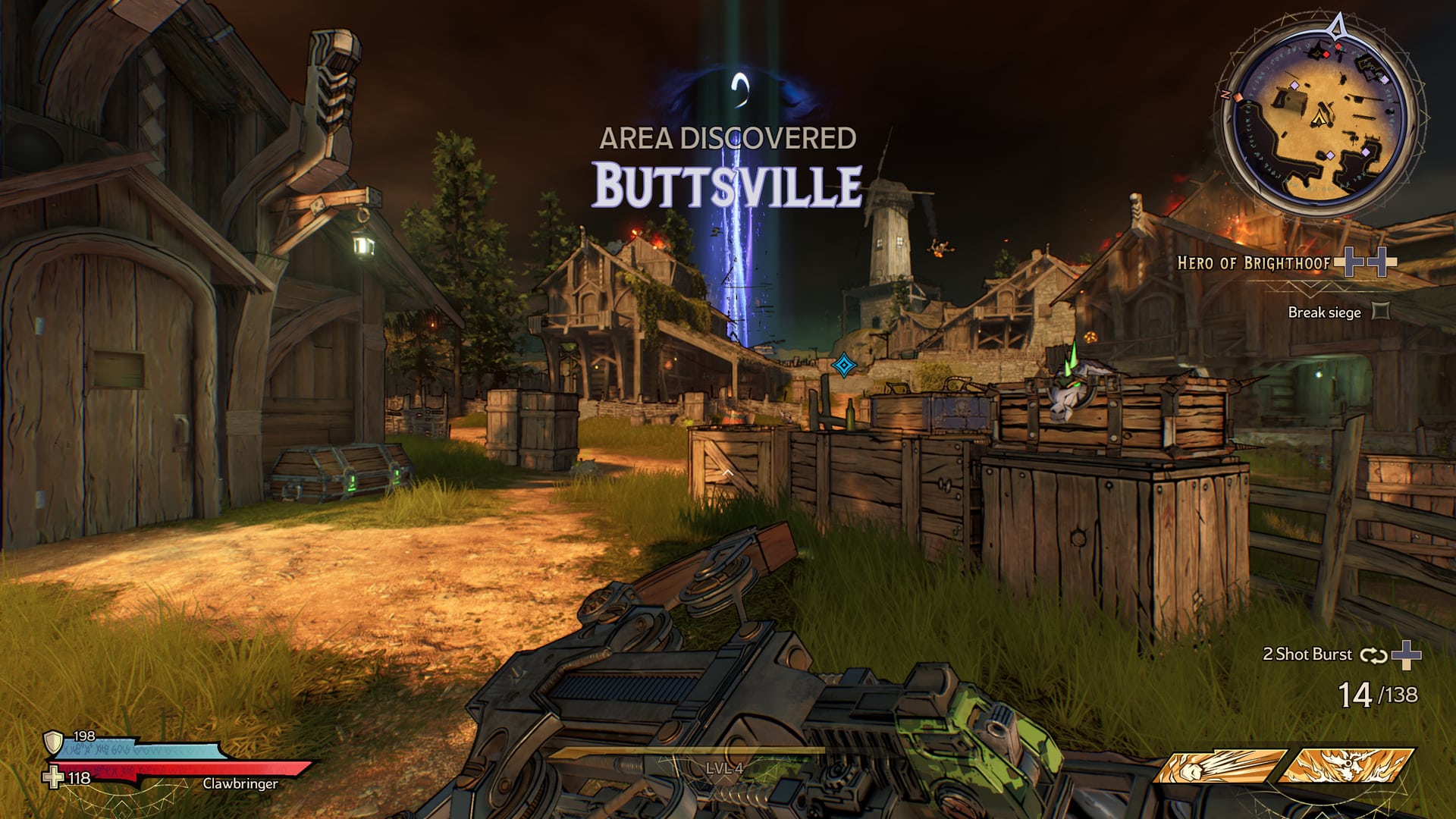The width and height of the screenshot is (1456, 819).
Task: Click the health cross icon
Action: pyautogui.click(x=53, y=778)
